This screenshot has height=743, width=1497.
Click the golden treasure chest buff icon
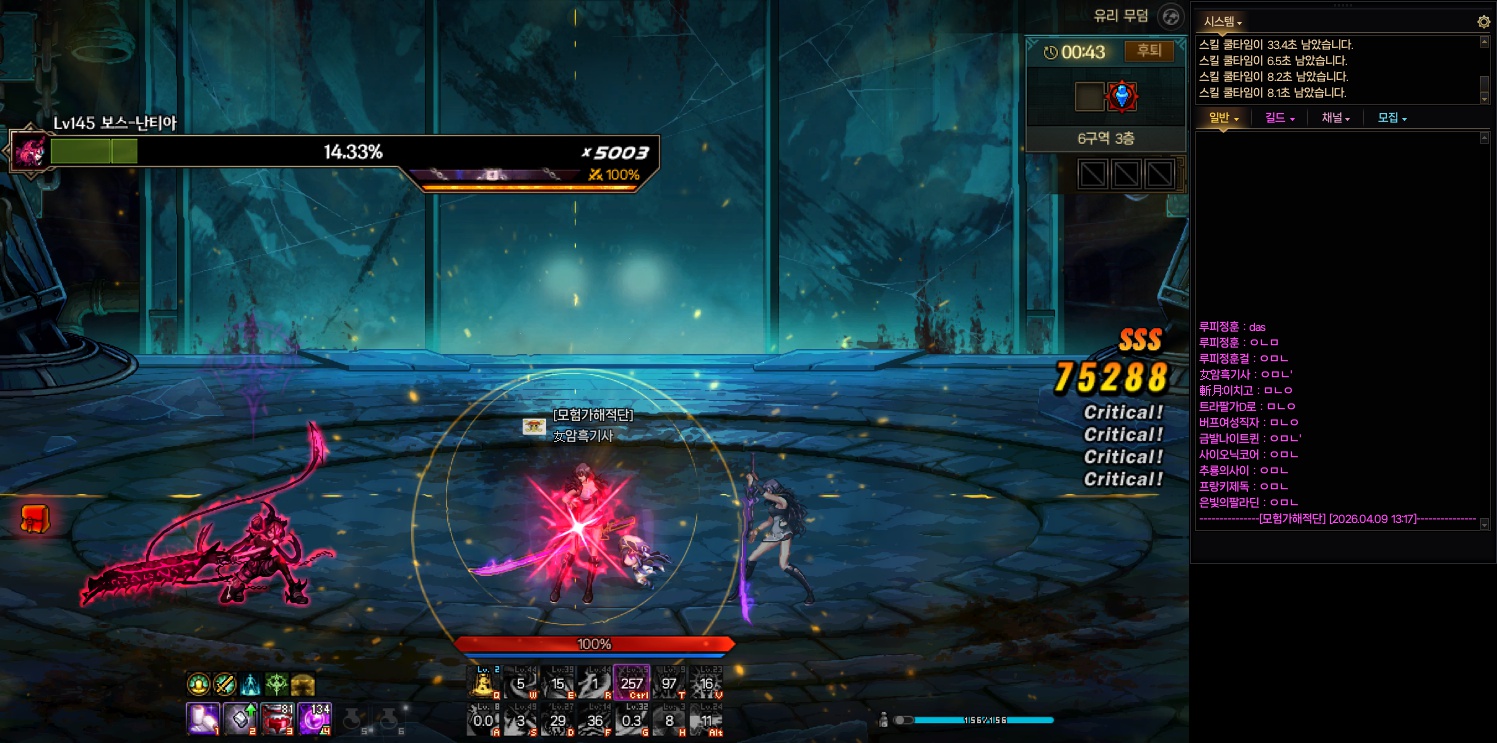302,685
